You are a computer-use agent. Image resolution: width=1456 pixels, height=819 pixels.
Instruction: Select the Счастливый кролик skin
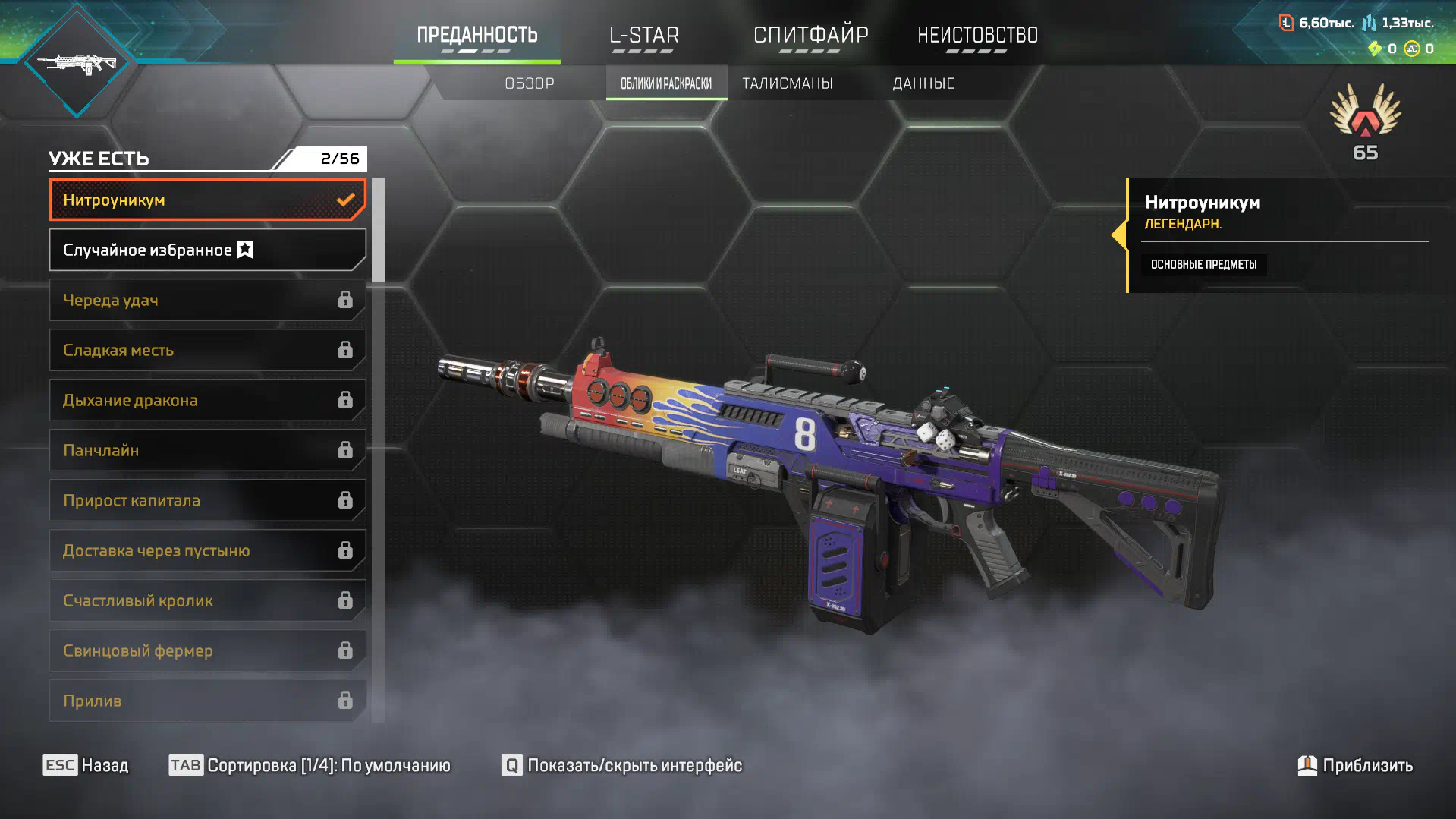coord(207,601)
